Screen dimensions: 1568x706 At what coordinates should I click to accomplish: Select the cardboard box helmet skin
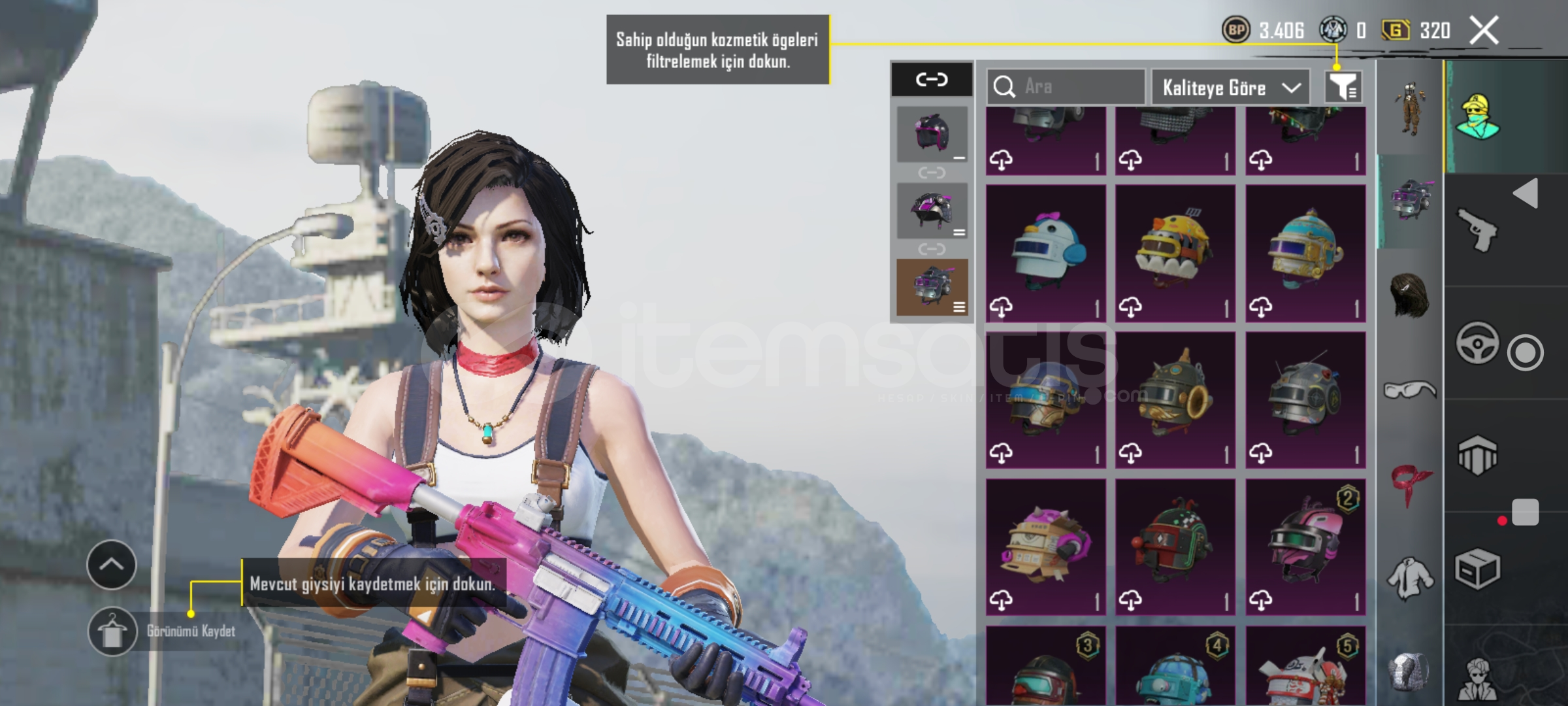pyautogui.click(x=1045, y=546)
